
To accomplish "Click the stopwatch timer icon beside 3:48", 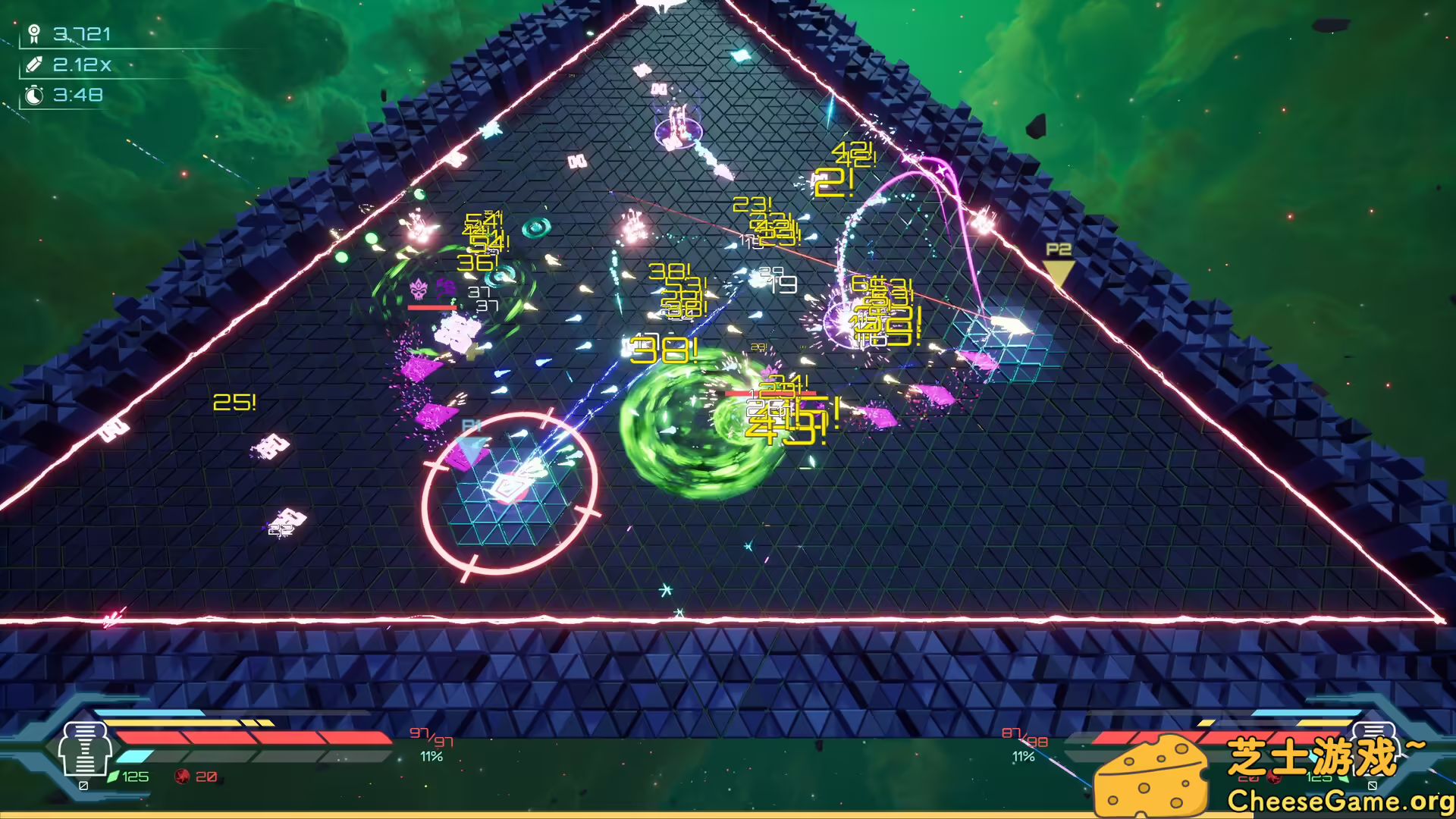I will click(34, 96).
